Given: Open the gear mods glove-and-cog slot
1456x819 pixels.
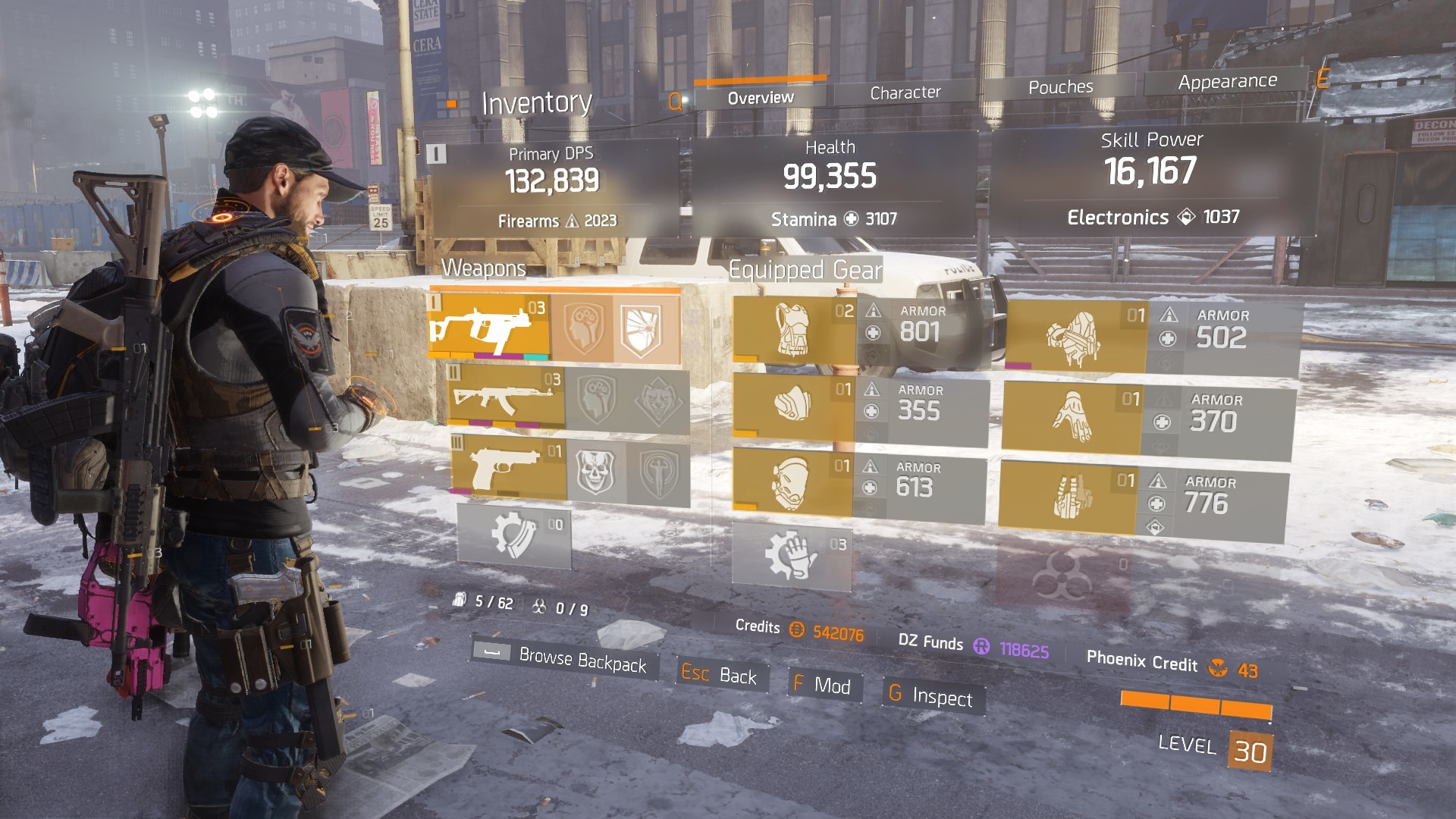Looking at the screenshot, I should coord(791,555).
